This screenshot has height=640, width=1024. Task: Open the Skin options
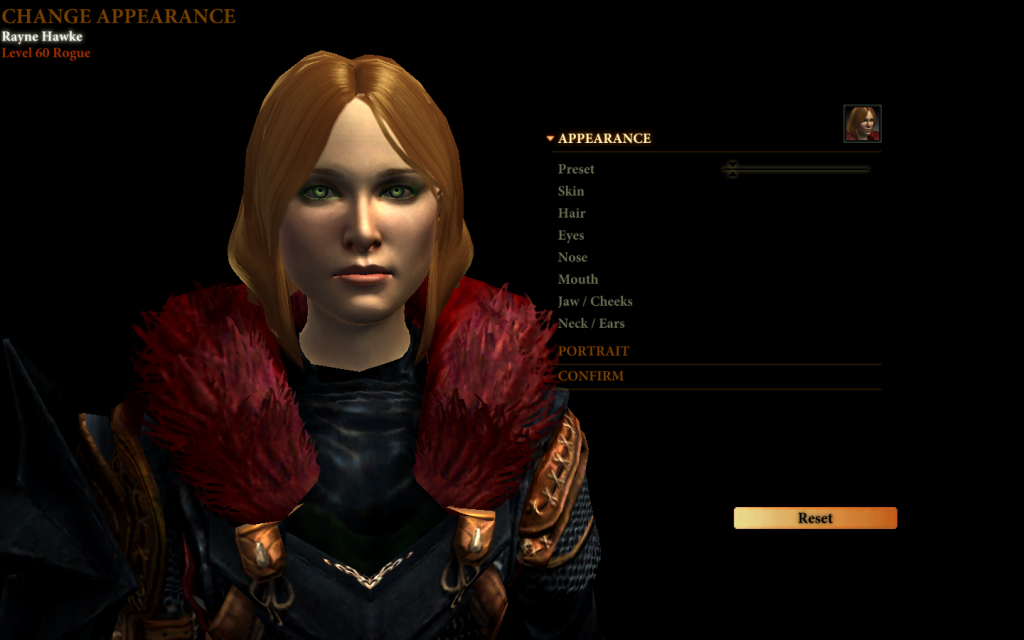[x=571, y=191]
